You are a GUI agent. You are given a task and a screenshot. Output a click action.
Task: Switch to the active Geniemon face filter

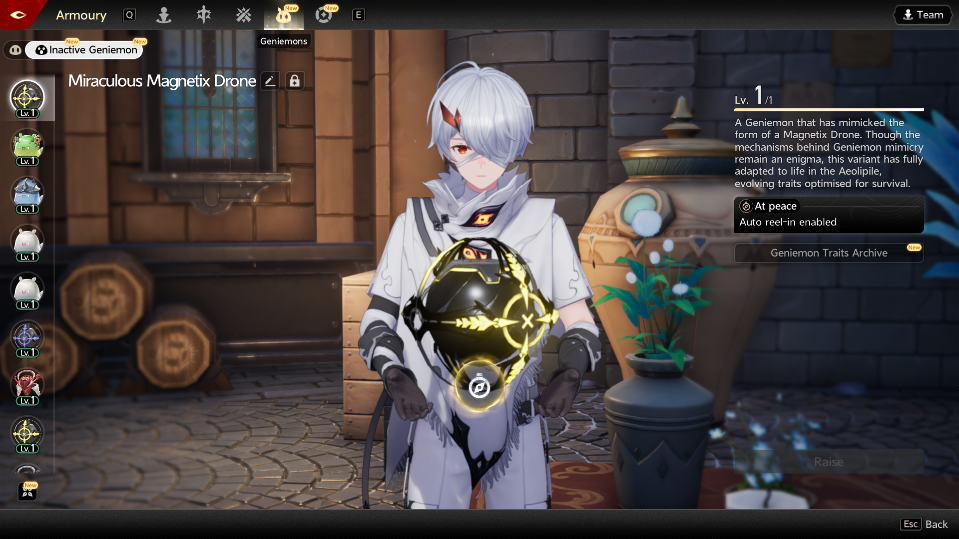coord(14,49)
